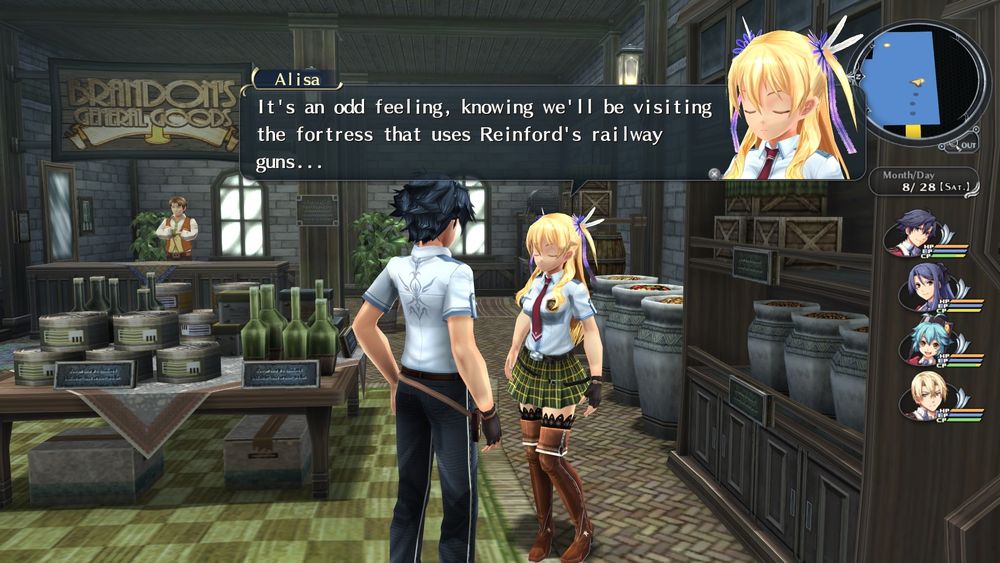Advance Alisa's dialogue box
The image size is (1000, 563).
click(480, 134)
